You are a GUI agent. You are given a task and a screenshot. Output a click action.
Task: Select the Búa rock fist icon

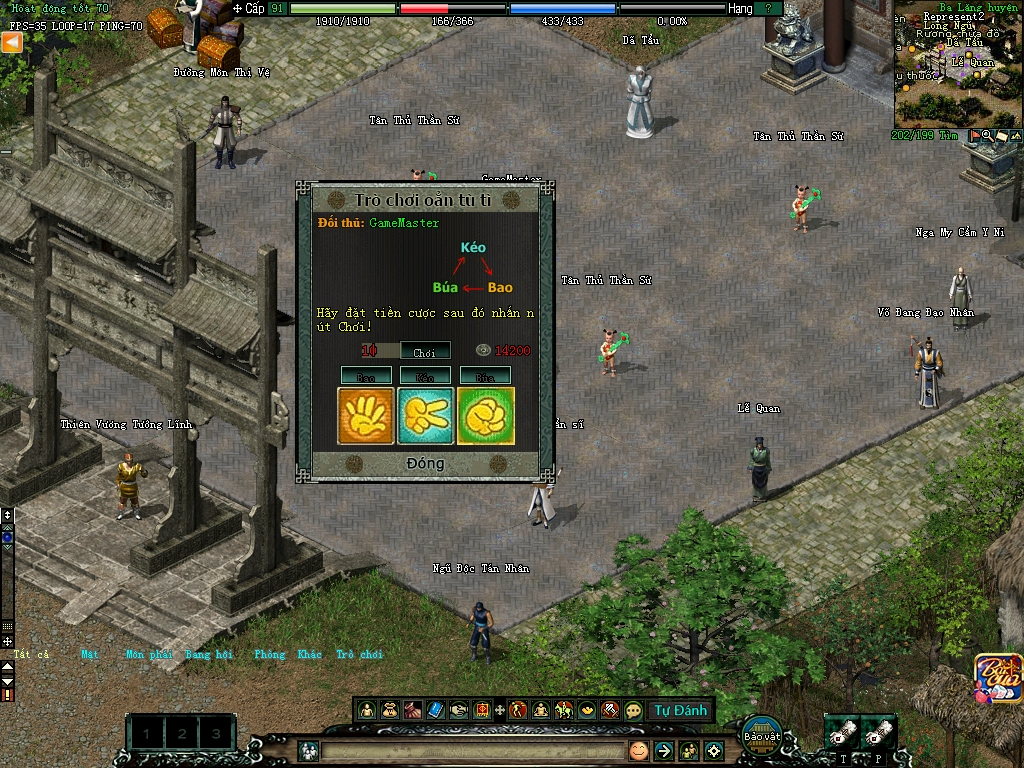(x=486, y=415)
